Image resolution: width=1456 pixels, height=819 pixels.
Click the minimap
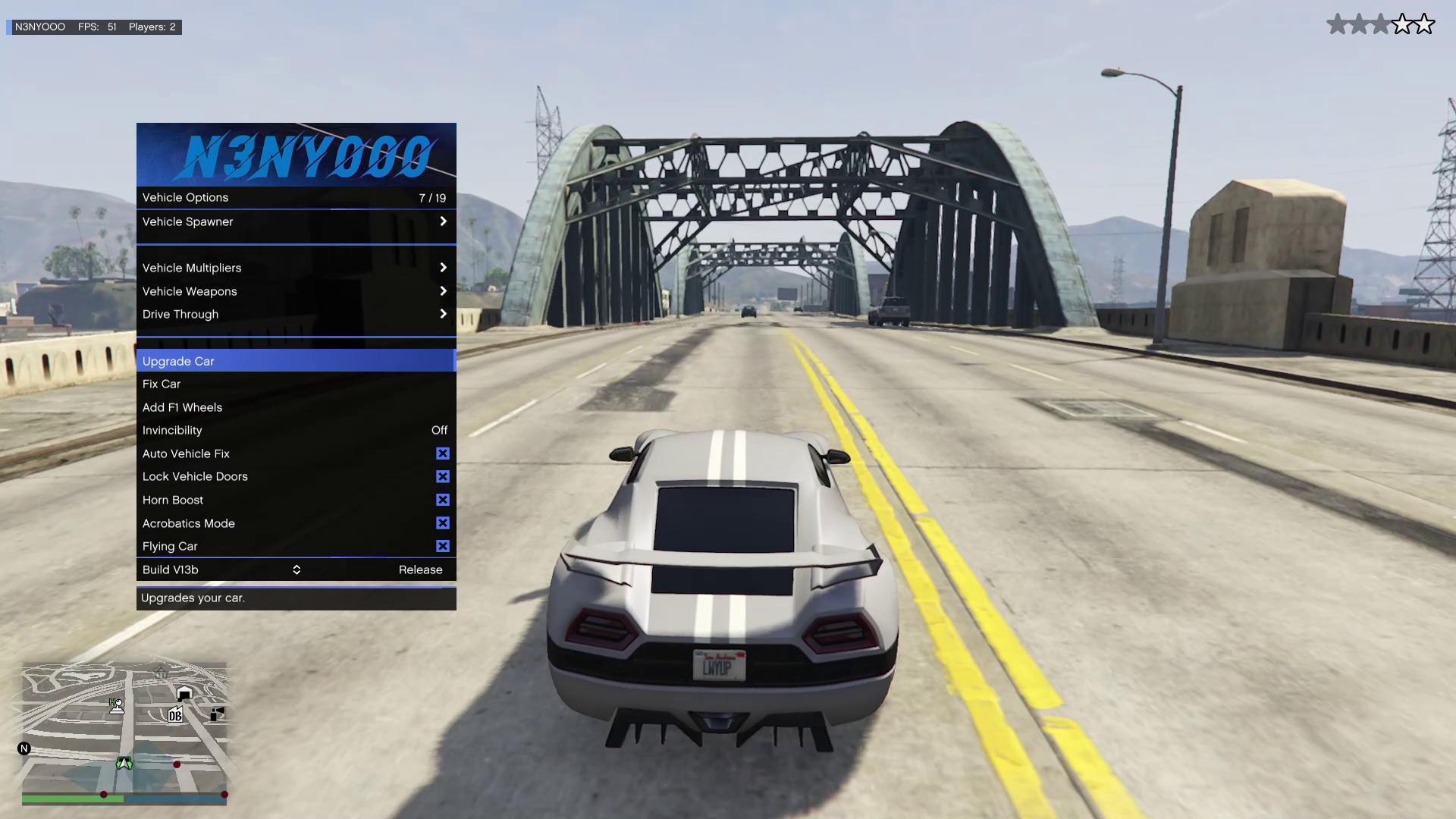coord(124,728)
